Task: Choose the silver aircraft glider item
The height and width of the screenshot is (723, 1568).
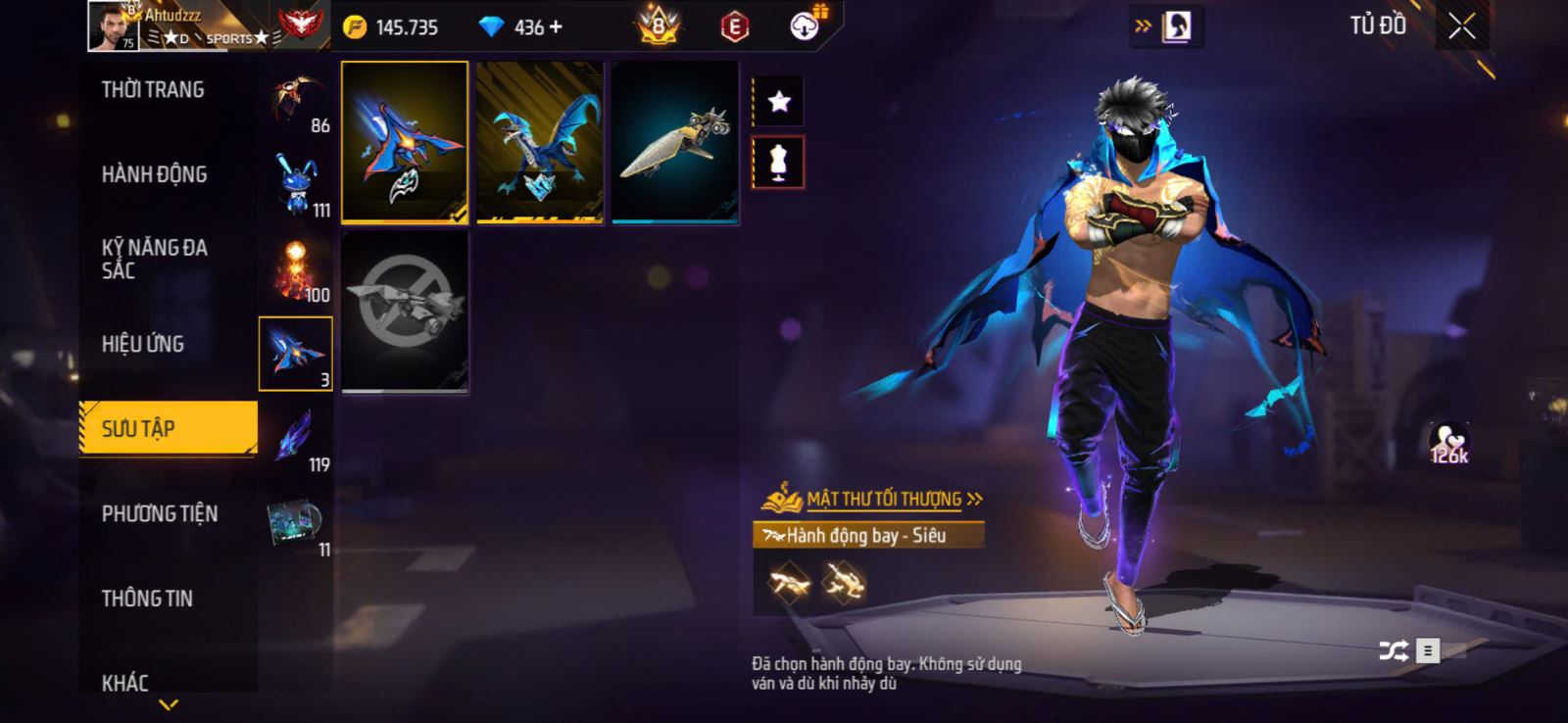Action: point(675,142)
